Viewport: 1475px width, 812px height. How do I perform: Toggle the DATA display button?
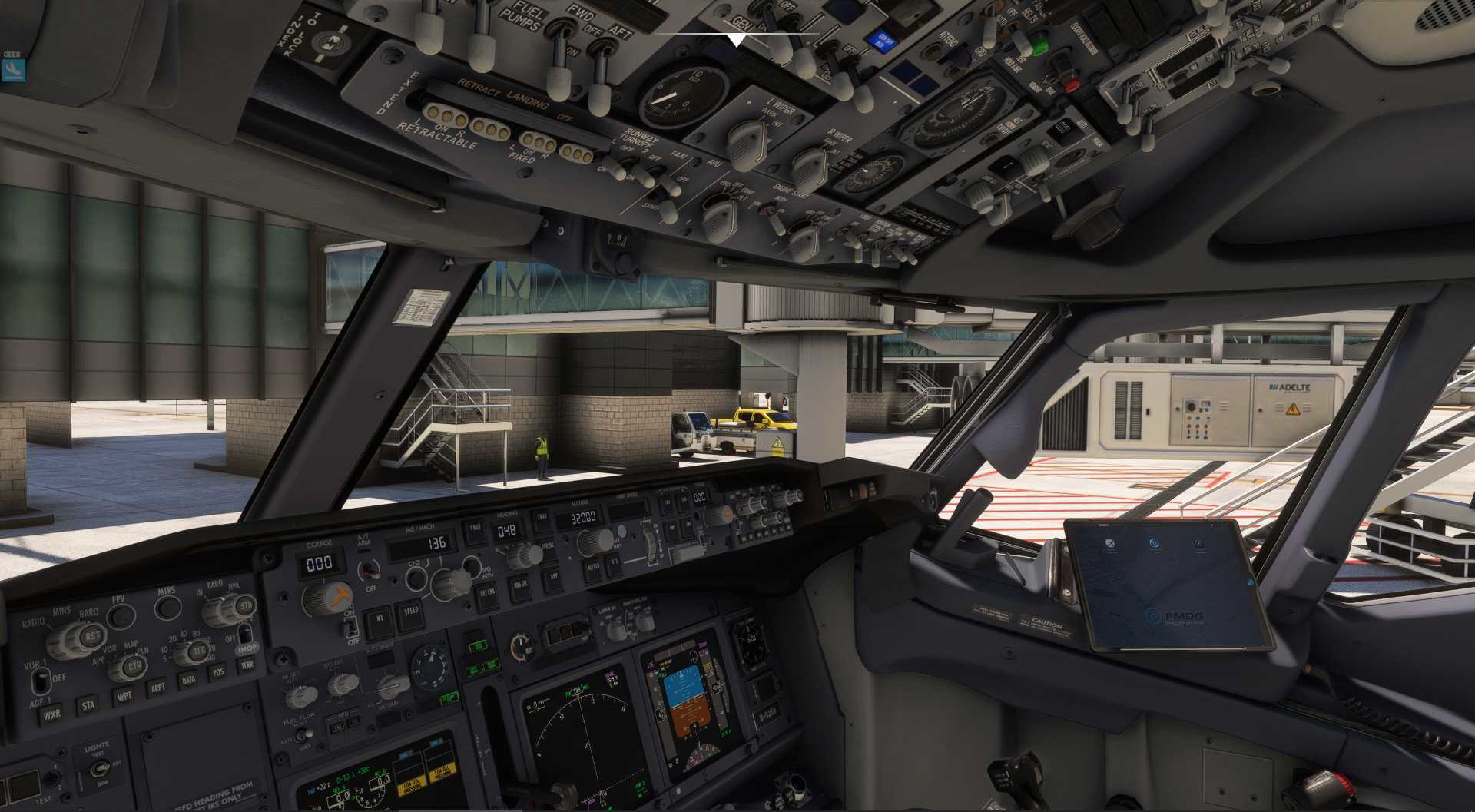188,679
